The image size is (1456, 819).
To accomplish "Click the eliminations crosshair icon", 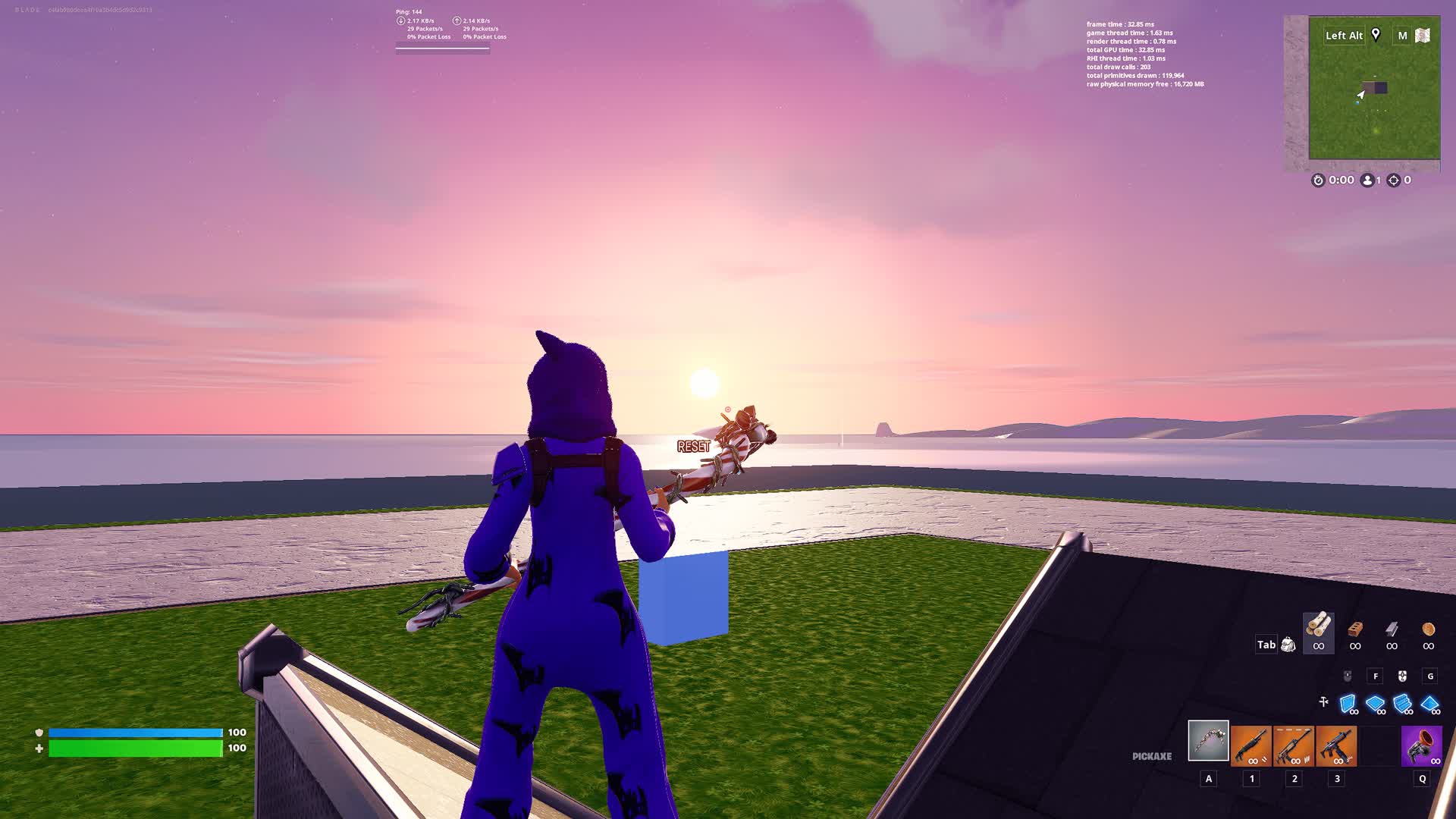I will point(1394,180).
